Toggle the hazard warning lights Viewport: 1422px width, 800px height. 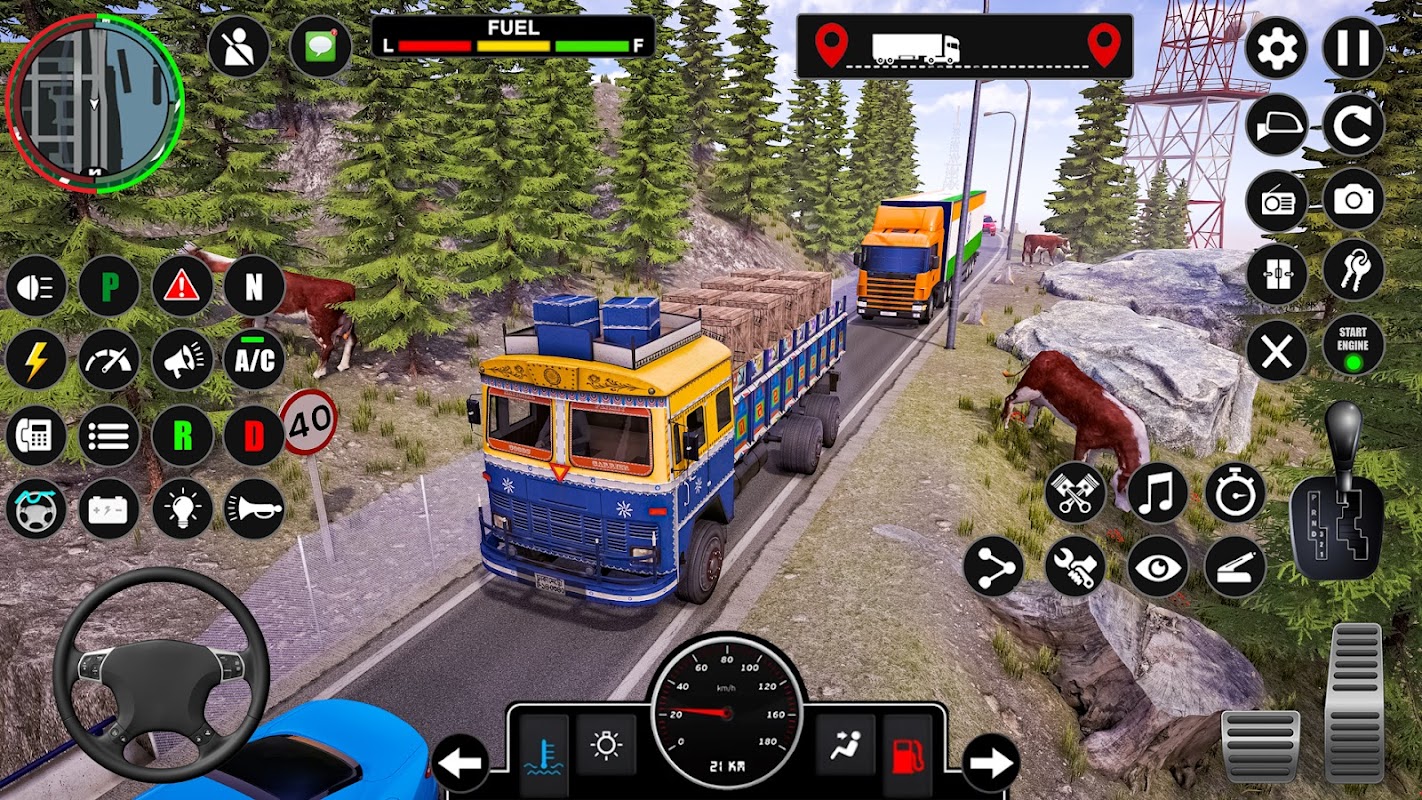click(182, 286)
